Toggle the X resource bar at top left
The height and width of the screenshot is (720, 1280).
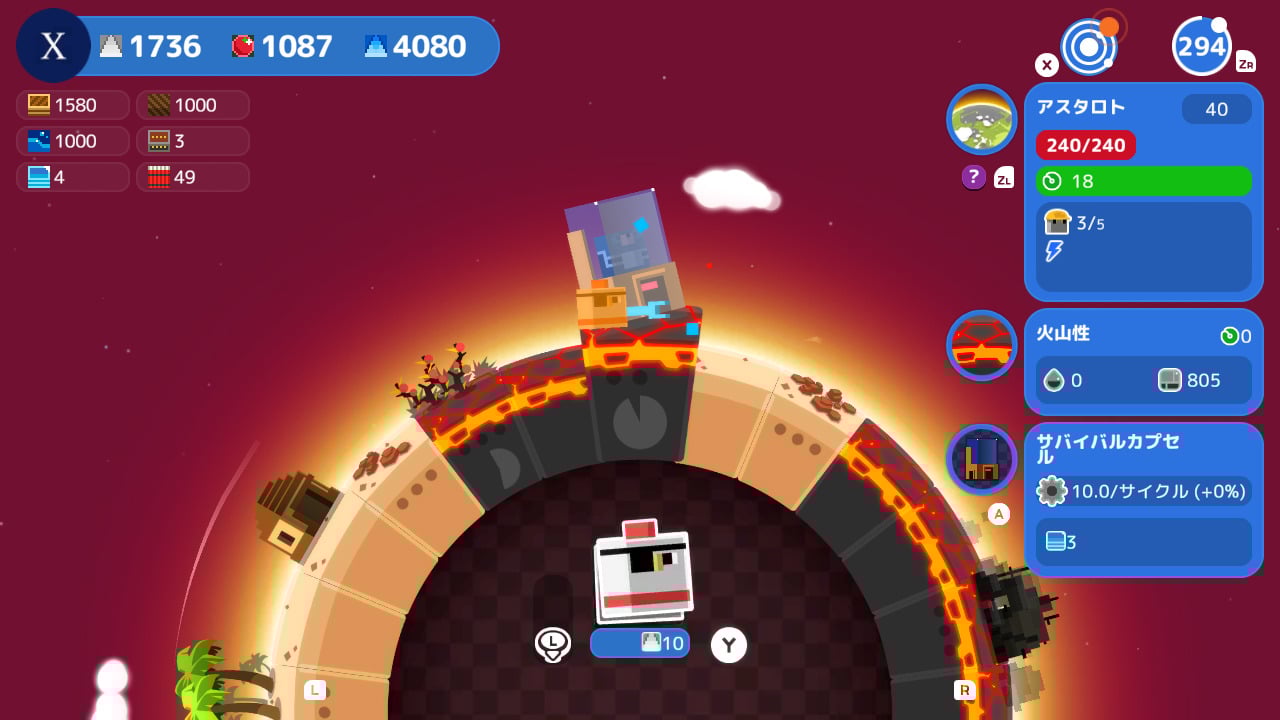tap(52, 45)
